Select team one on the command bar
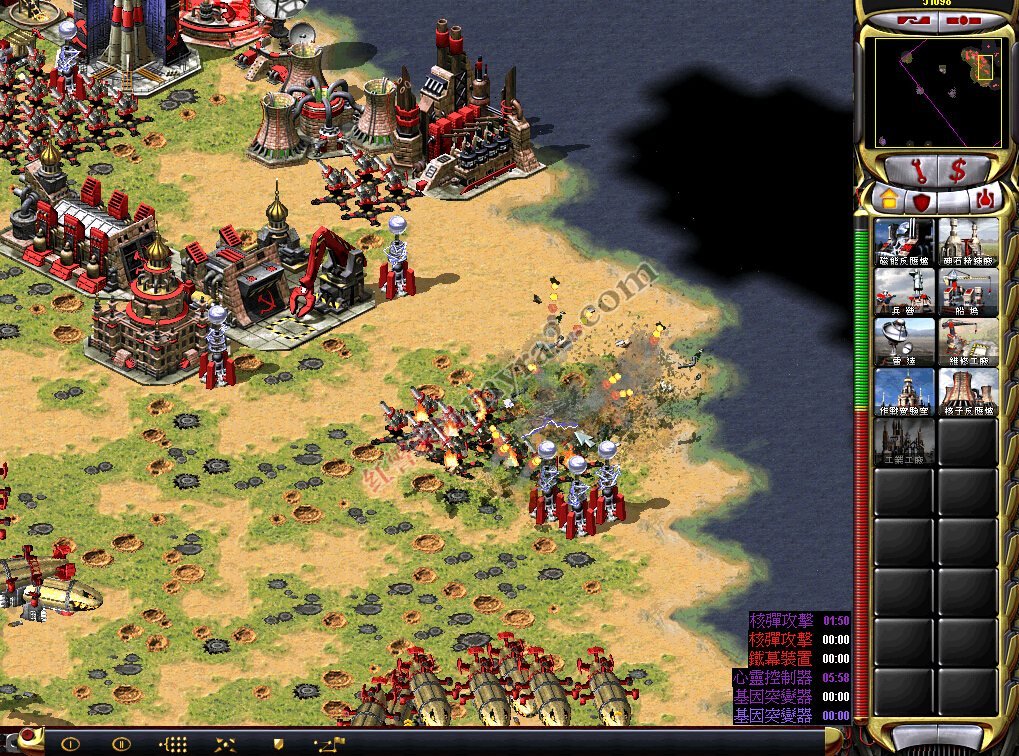Screen dimensions: 1019x756 click(x=70, y=743)
